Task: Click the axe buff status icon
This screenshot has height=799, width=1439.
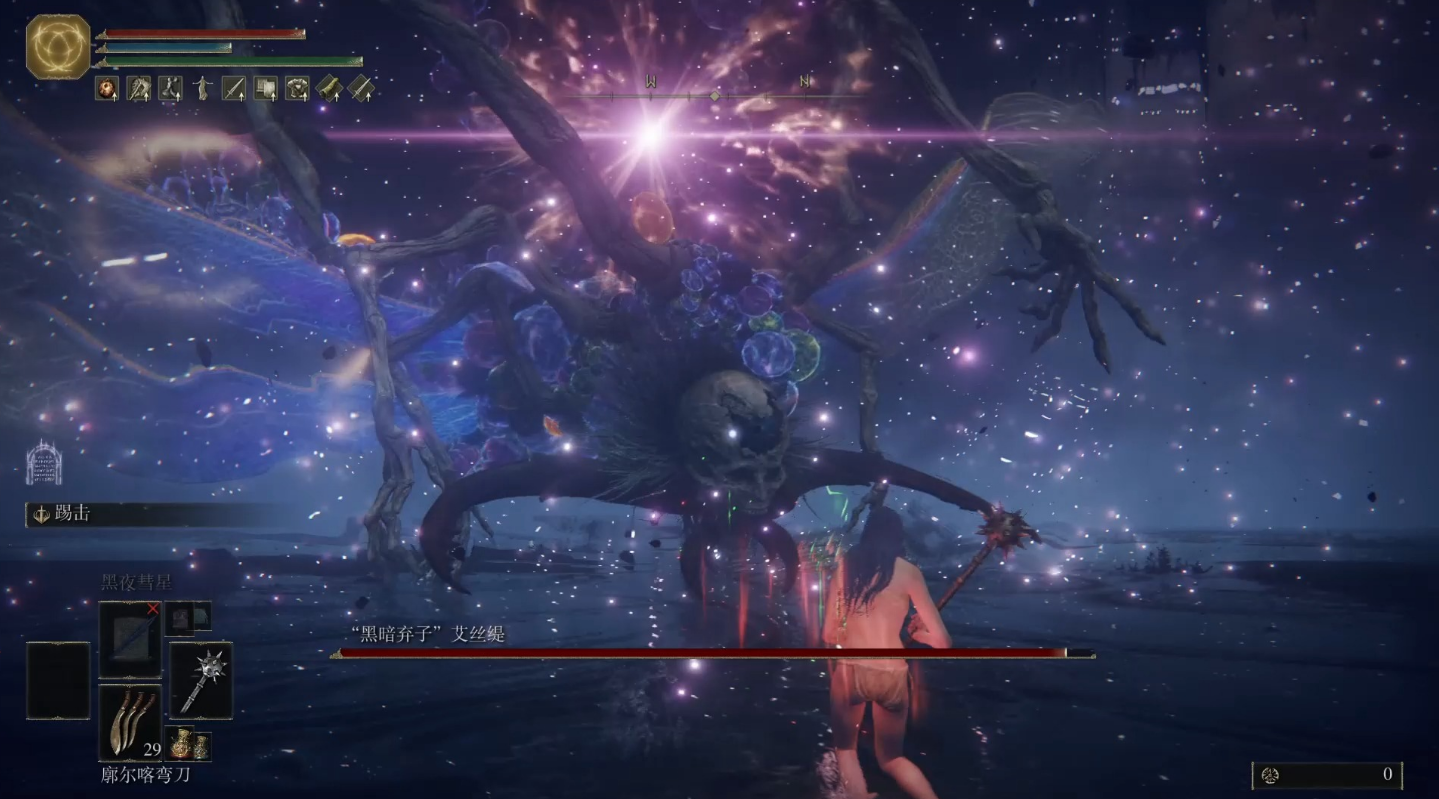Action: pos(138,88)
